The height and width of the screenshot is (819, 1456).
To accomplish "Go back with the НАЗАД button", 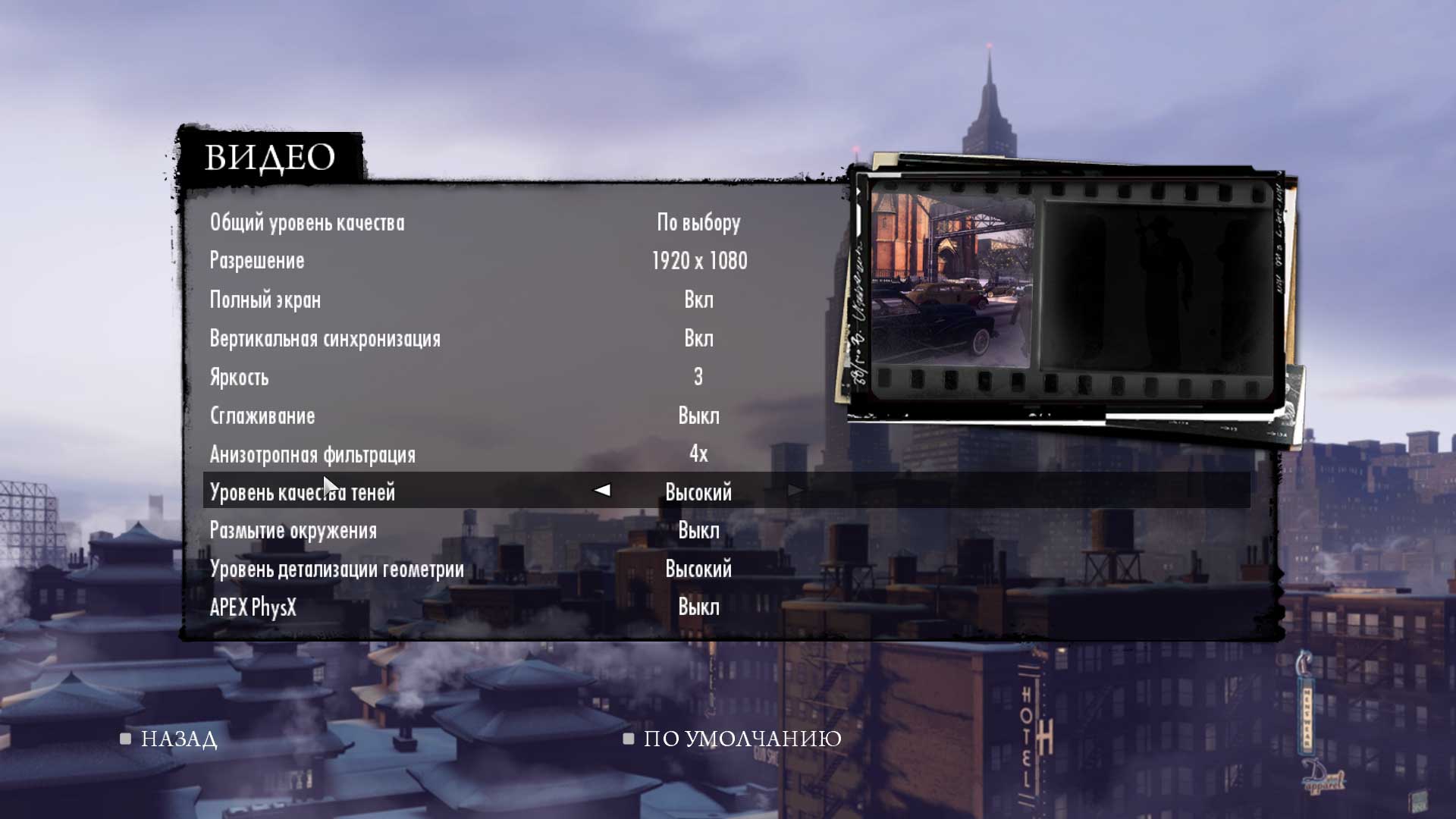I will (178, 739).
